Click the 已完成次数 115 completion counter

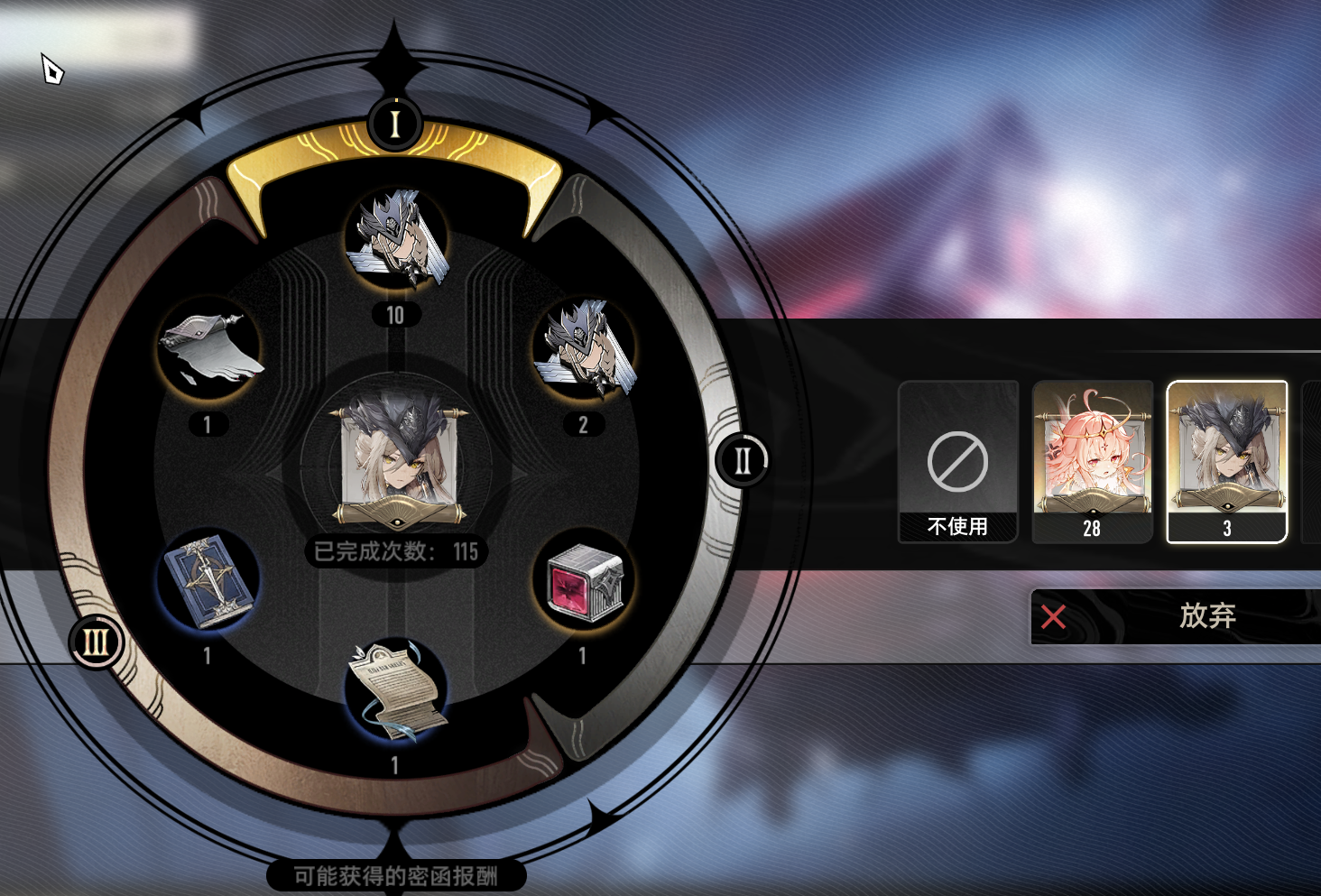pos(397,551)
